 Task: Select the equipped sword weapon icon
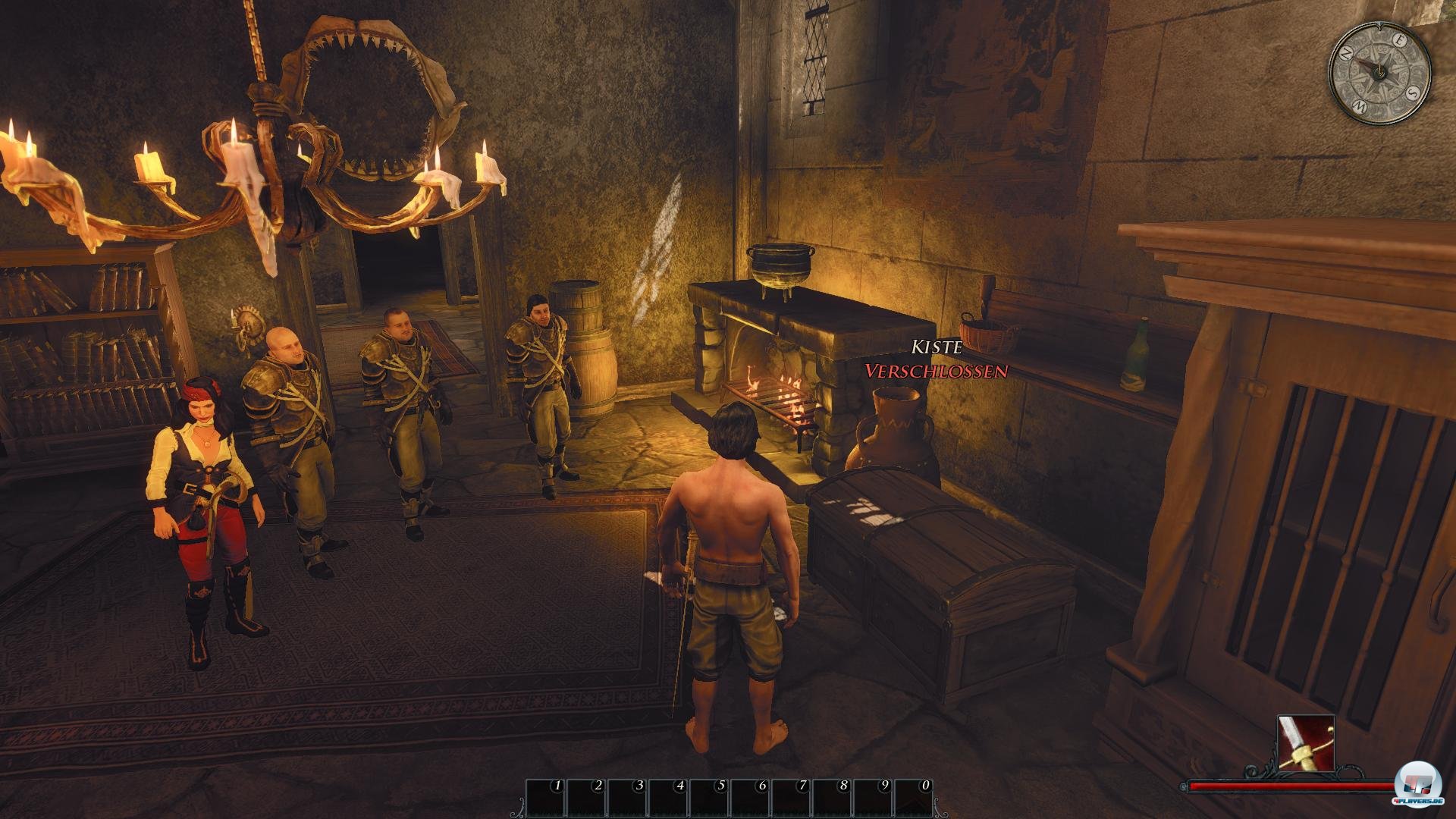pyautogui.click(x=1305, y=743)
